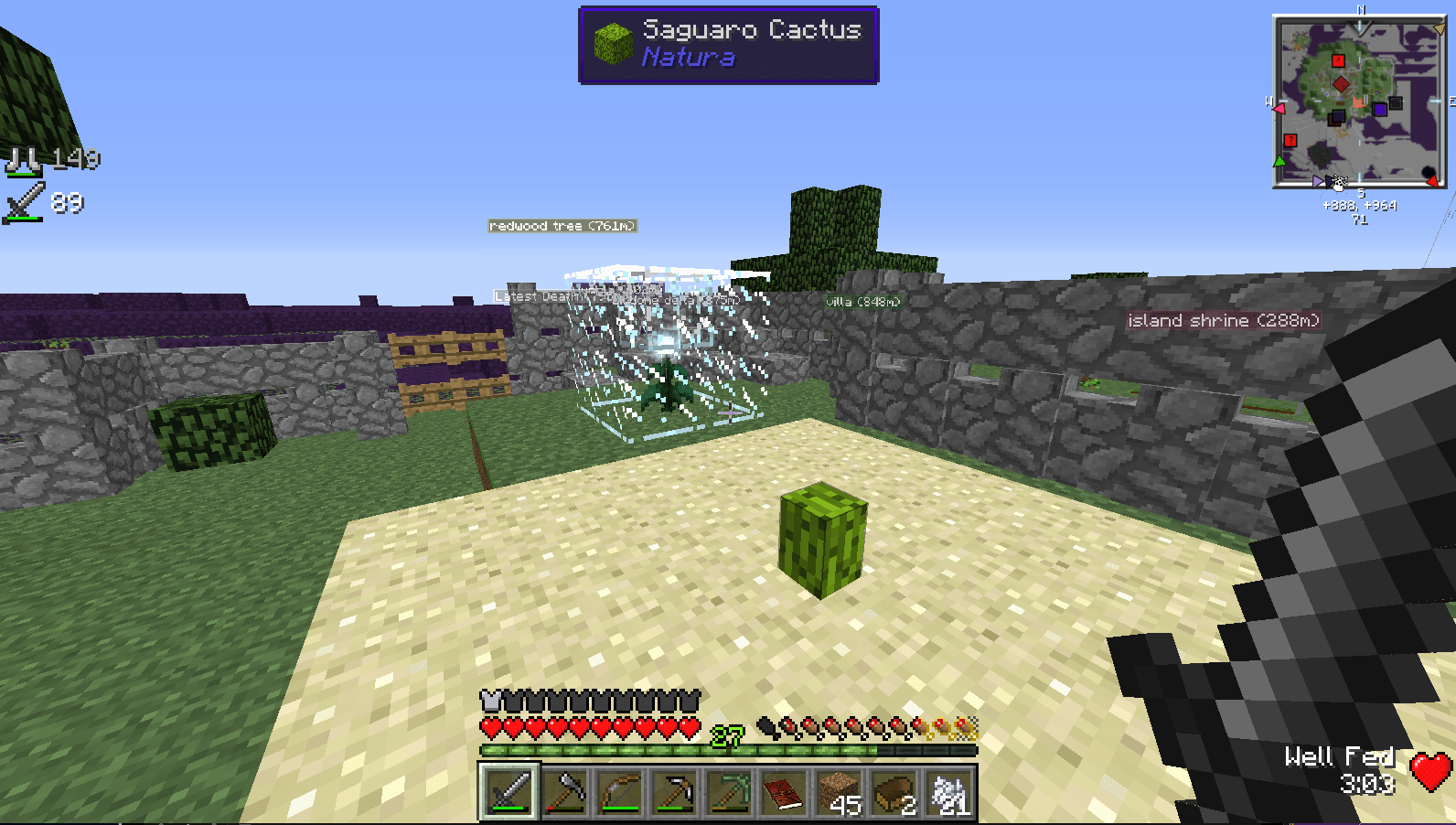The image size is (1456, 825).
Task: Select the brown item stack of 2
Action: pyautogui.click(x=894, y=792)
